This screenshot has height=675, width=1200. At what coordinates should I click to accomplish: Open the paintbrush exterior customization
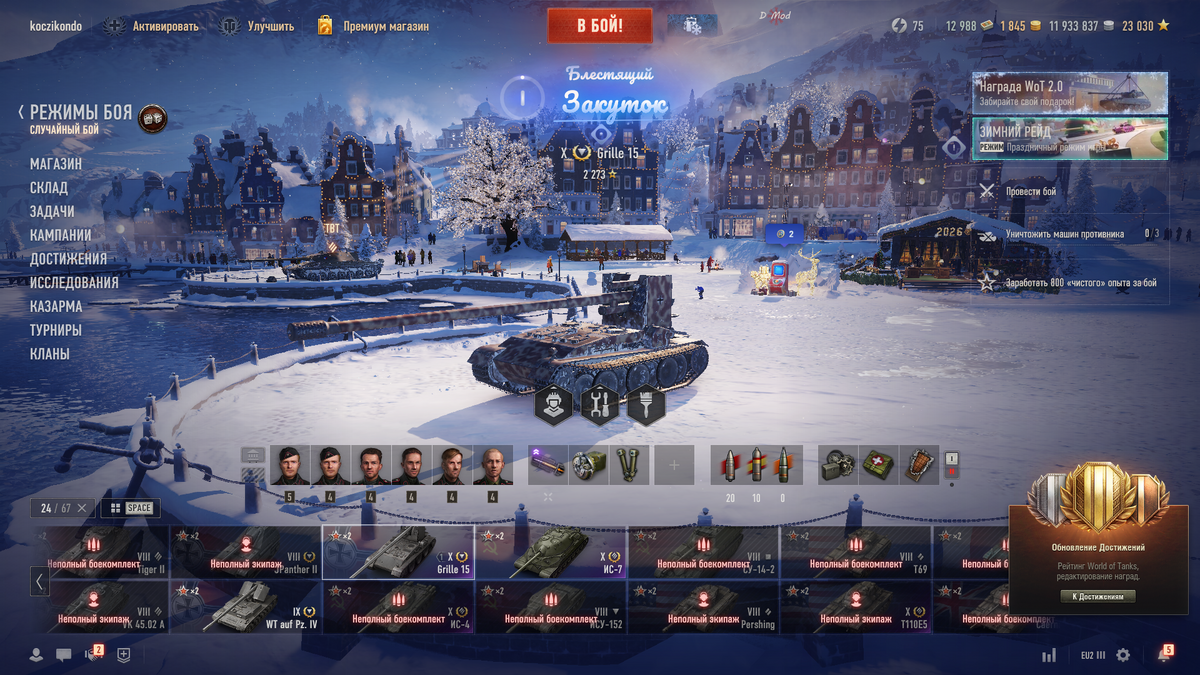coord(646,405)
